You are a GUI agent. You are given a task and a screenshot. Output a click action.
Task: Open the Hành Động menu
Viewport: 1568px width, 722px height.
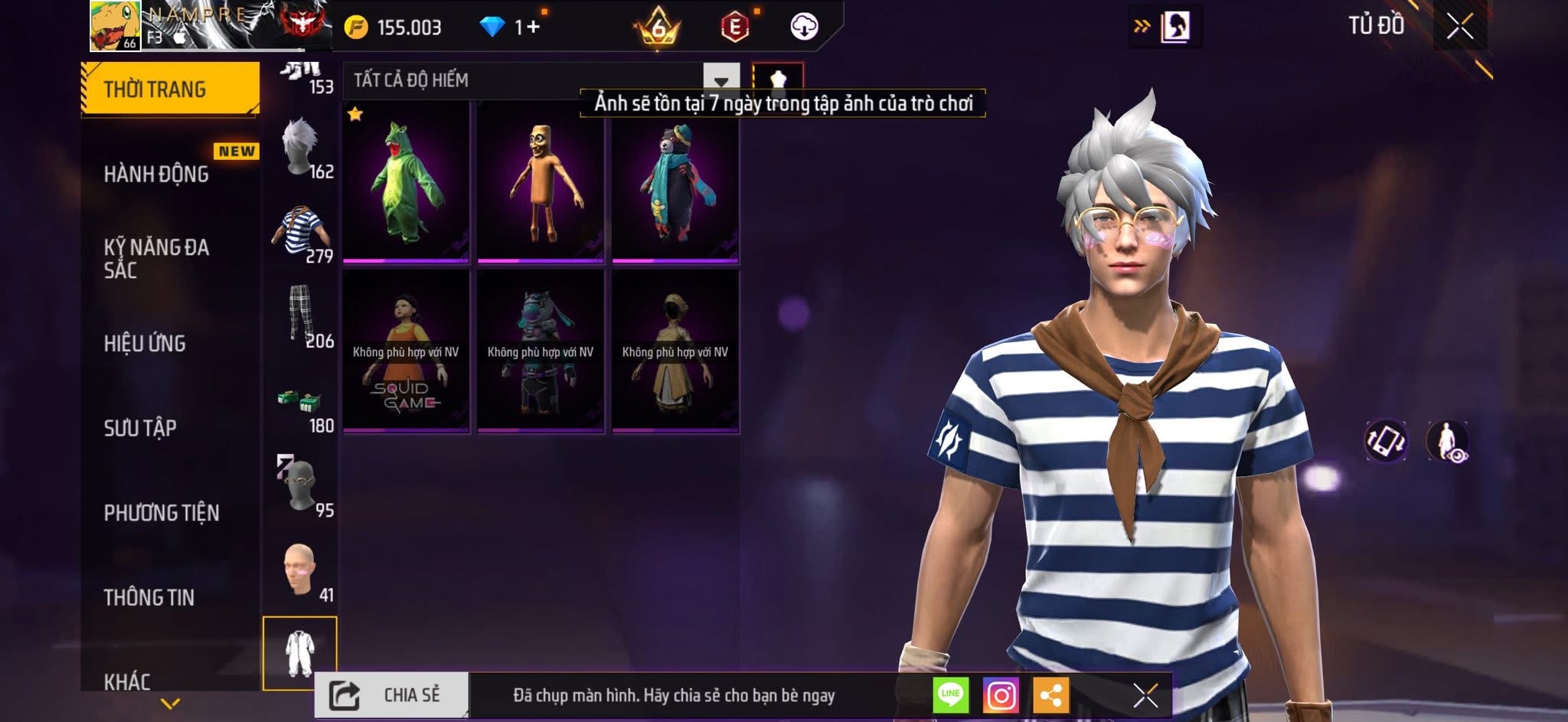tap(157, 174)
